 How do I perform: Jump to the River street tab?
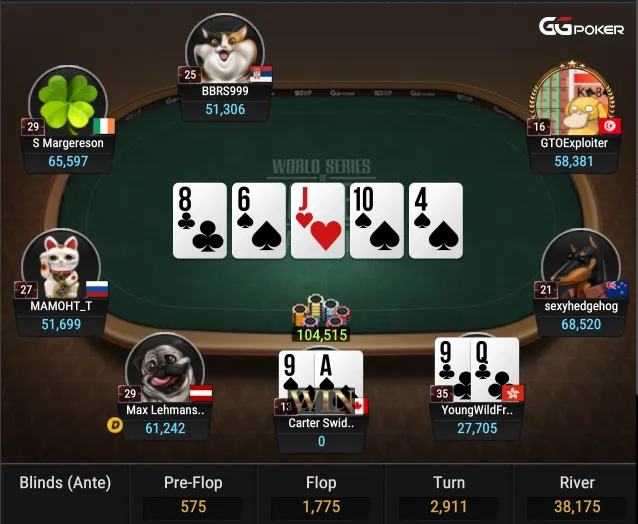(x=576, y=493)
